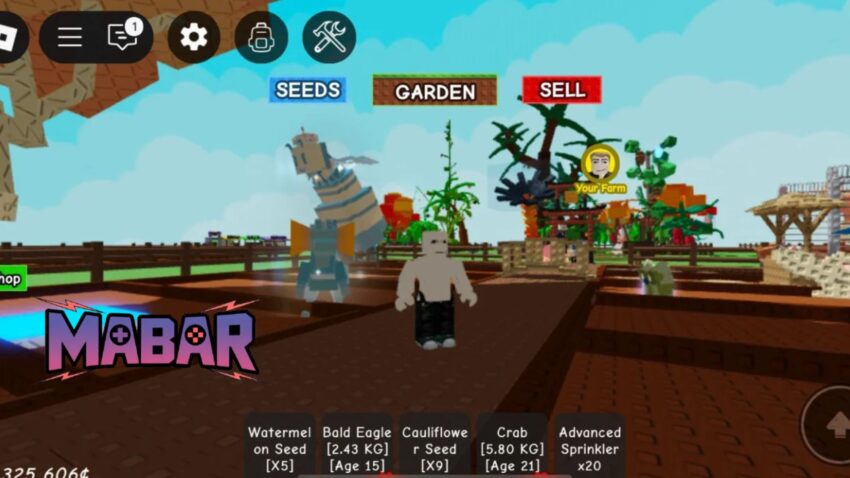Image resolution: width=850 pixels, height=478 pixels.
Task: Equip the Advanced Sprinkler slot
Action: pos(590,447)
